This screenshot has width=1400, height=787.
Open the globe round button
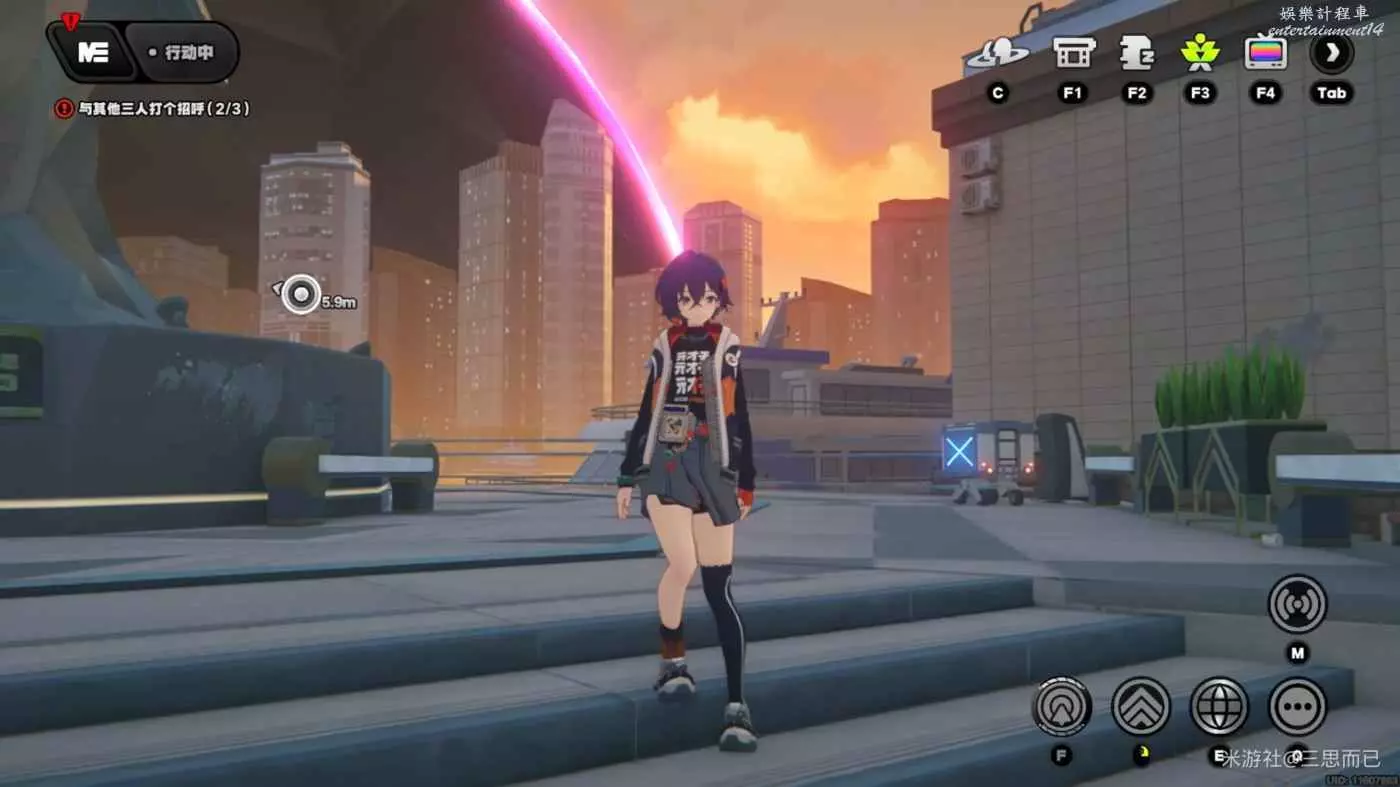coord(1219,706)
